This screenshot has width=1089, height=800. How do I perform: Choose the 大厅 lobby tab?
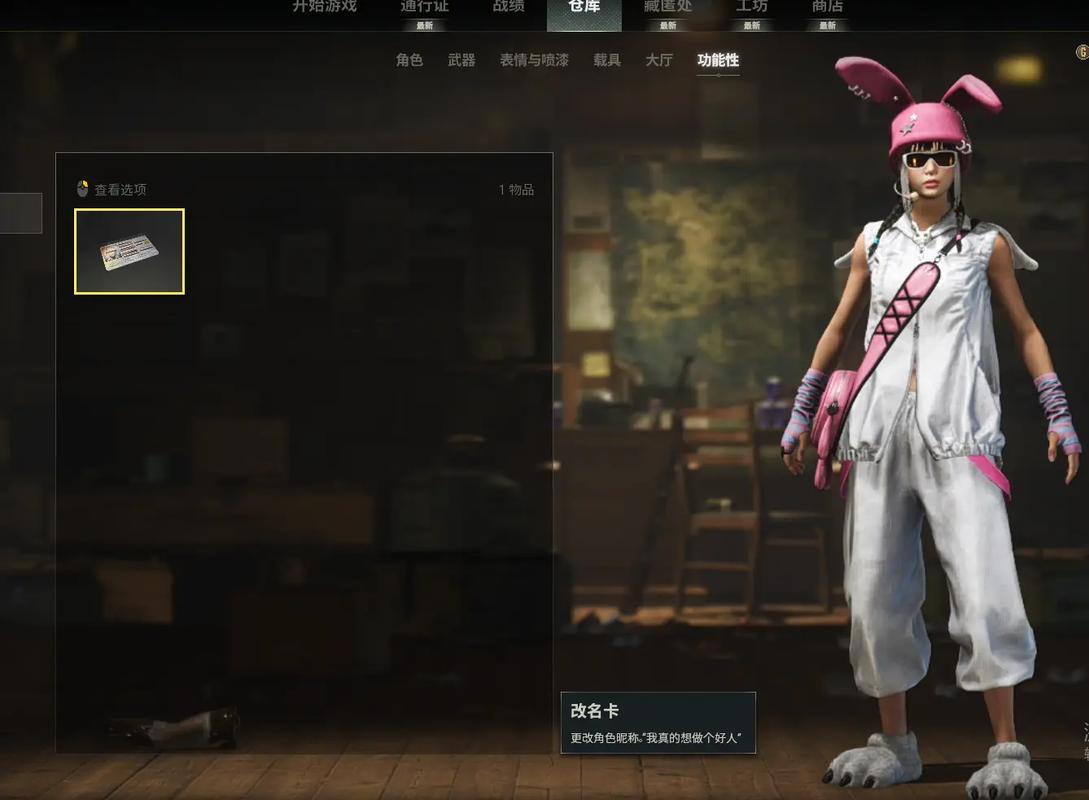point(659,60)
